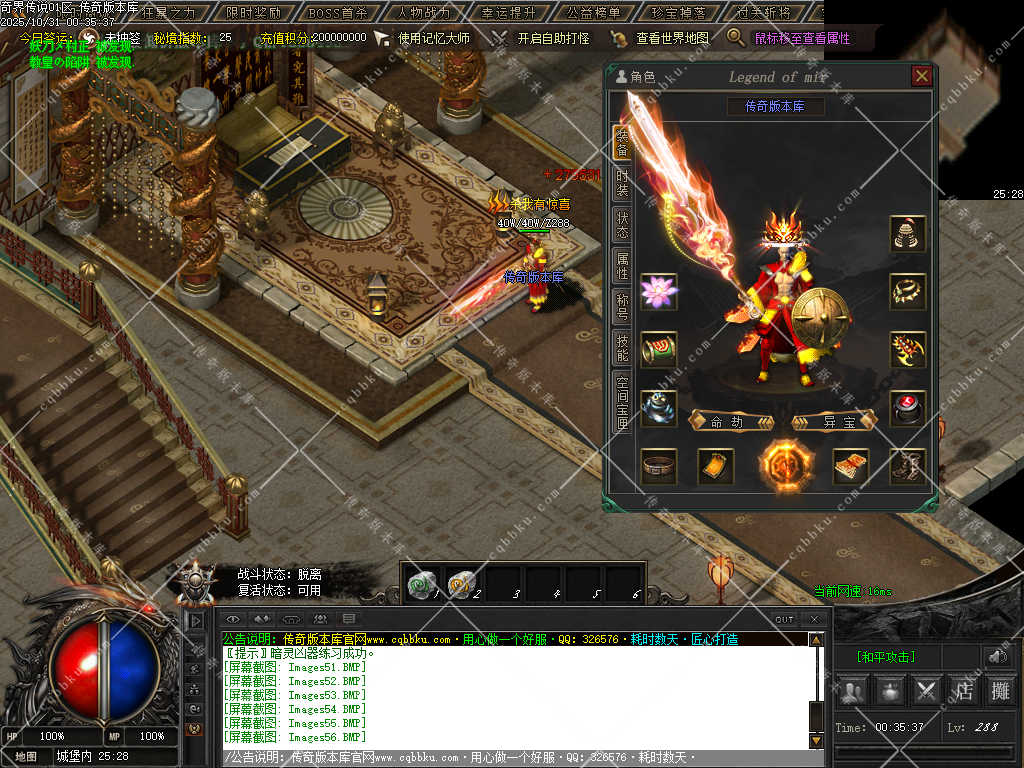Click 查看世界地图 to view world map
This screenshot has width=1024, height=768.
coord(671,38)
